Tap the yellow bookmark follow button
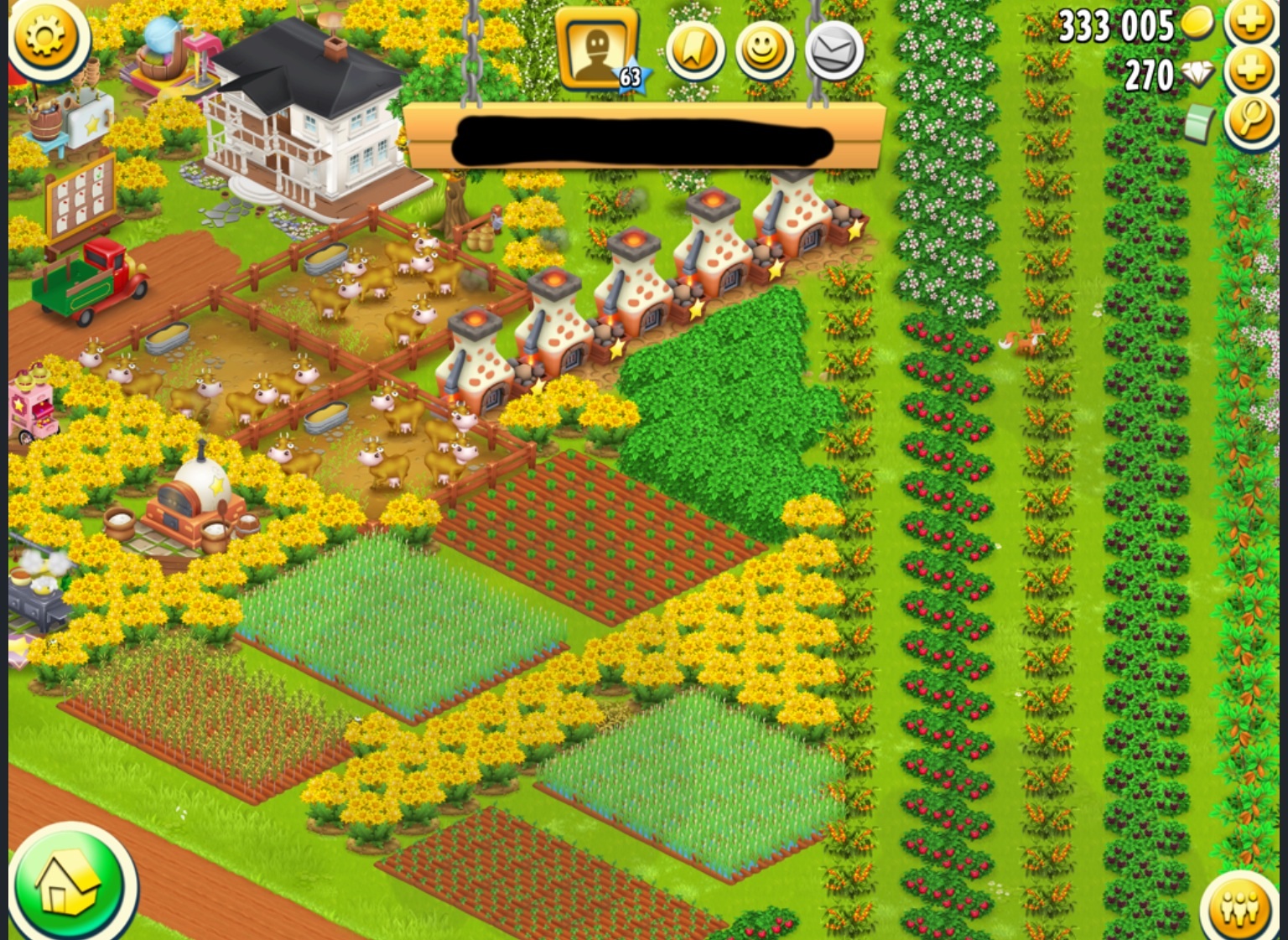This screenshot has width=1288, height=940. 694,50
